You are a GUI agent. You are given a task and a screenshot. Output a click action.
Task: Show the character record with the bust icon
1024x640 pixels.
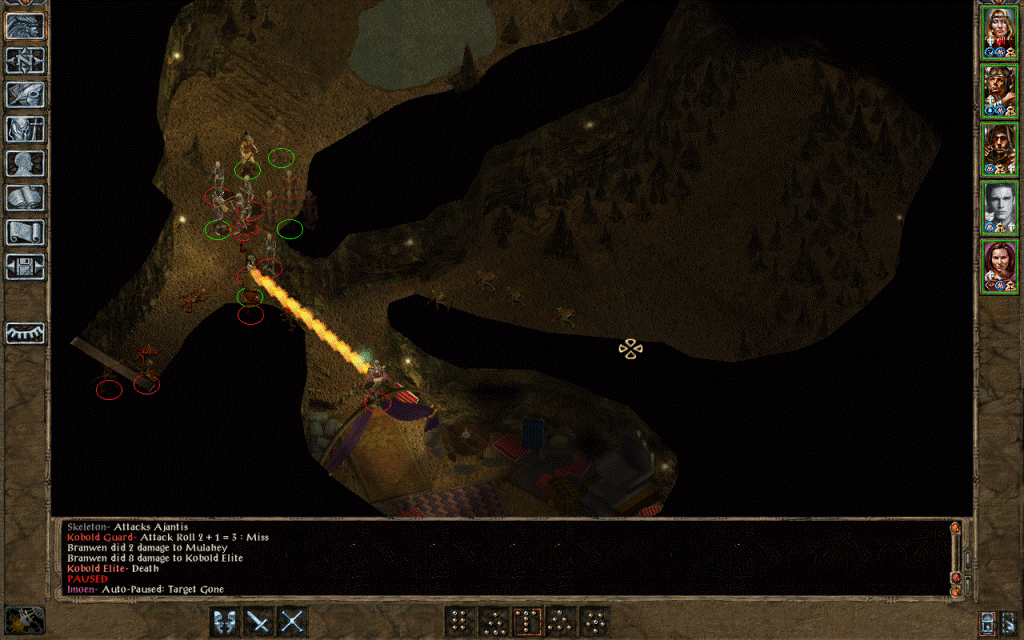pos(24,164)
